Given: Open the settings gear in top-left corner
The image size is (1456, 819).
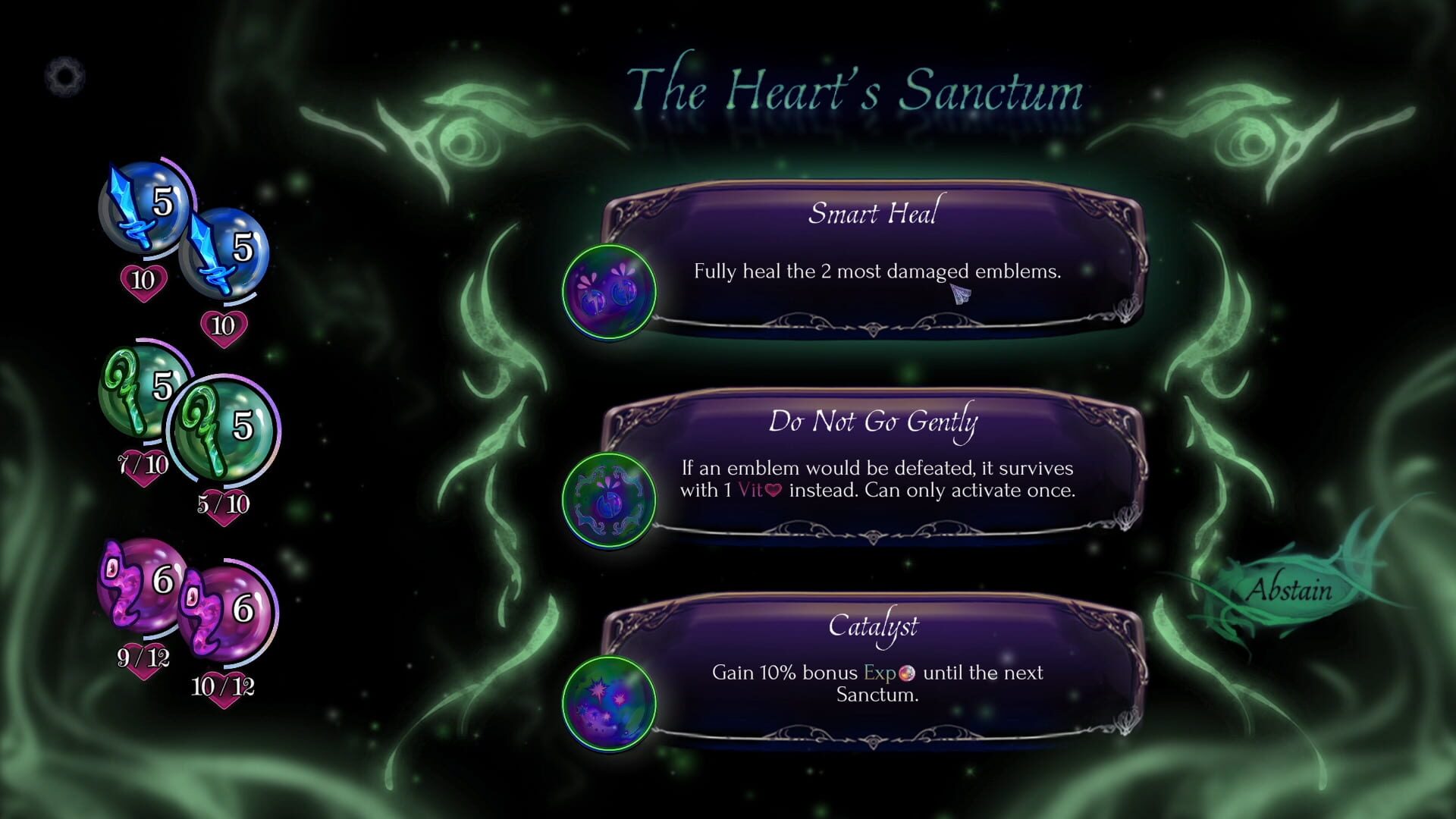Looking at the screenshot, I should 67,75.
